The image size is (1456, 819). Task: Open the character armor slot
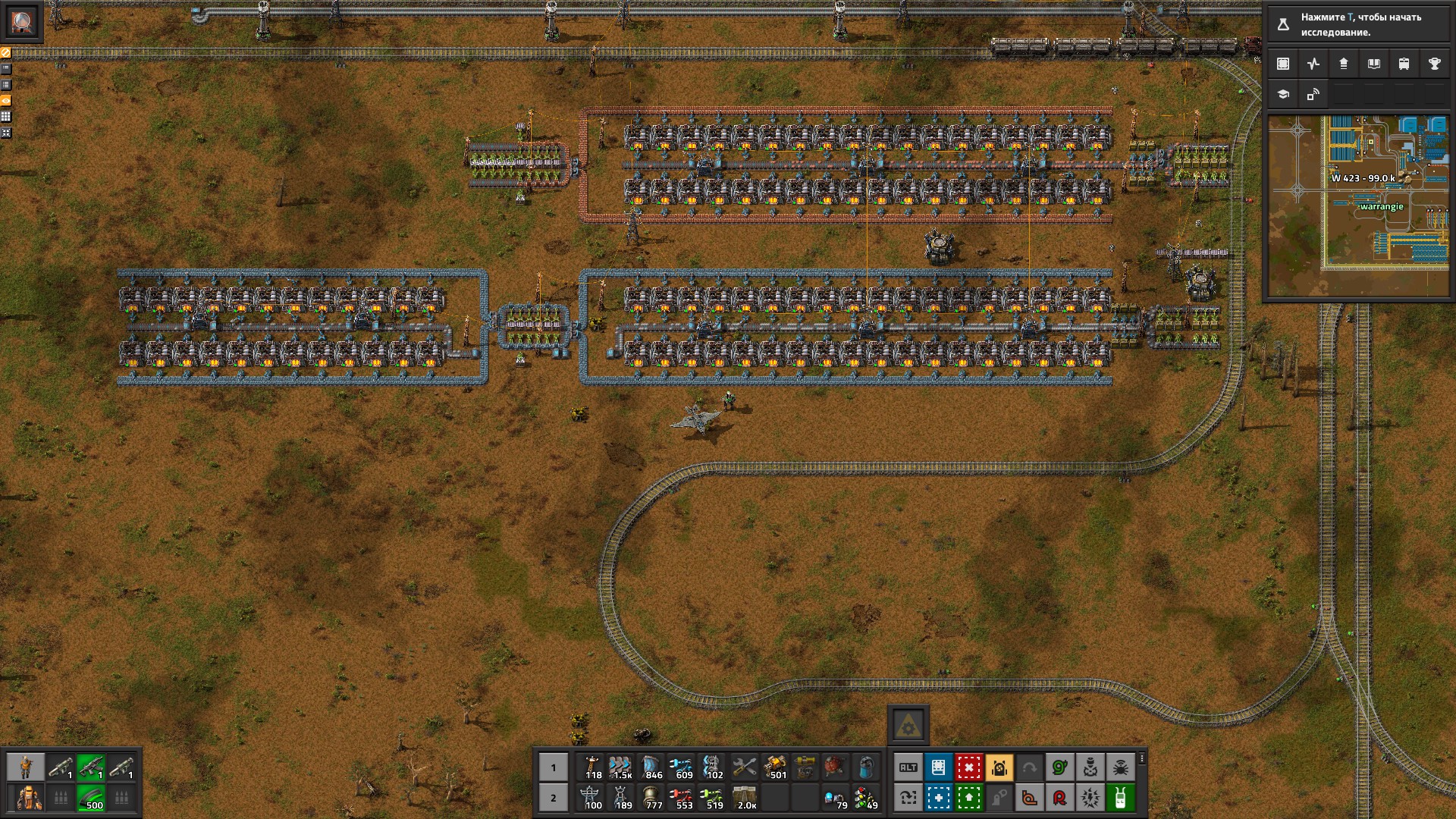click(29, 798)
